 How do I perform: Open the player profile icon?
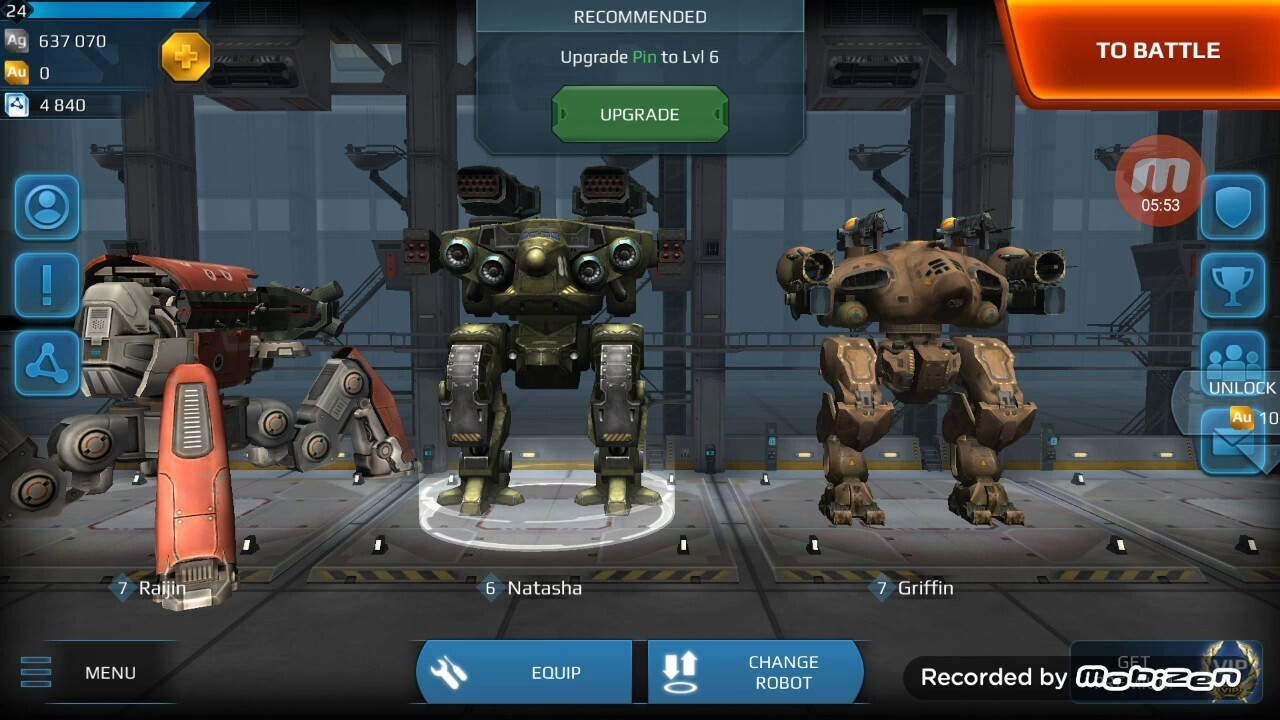(x=46, y=208)
